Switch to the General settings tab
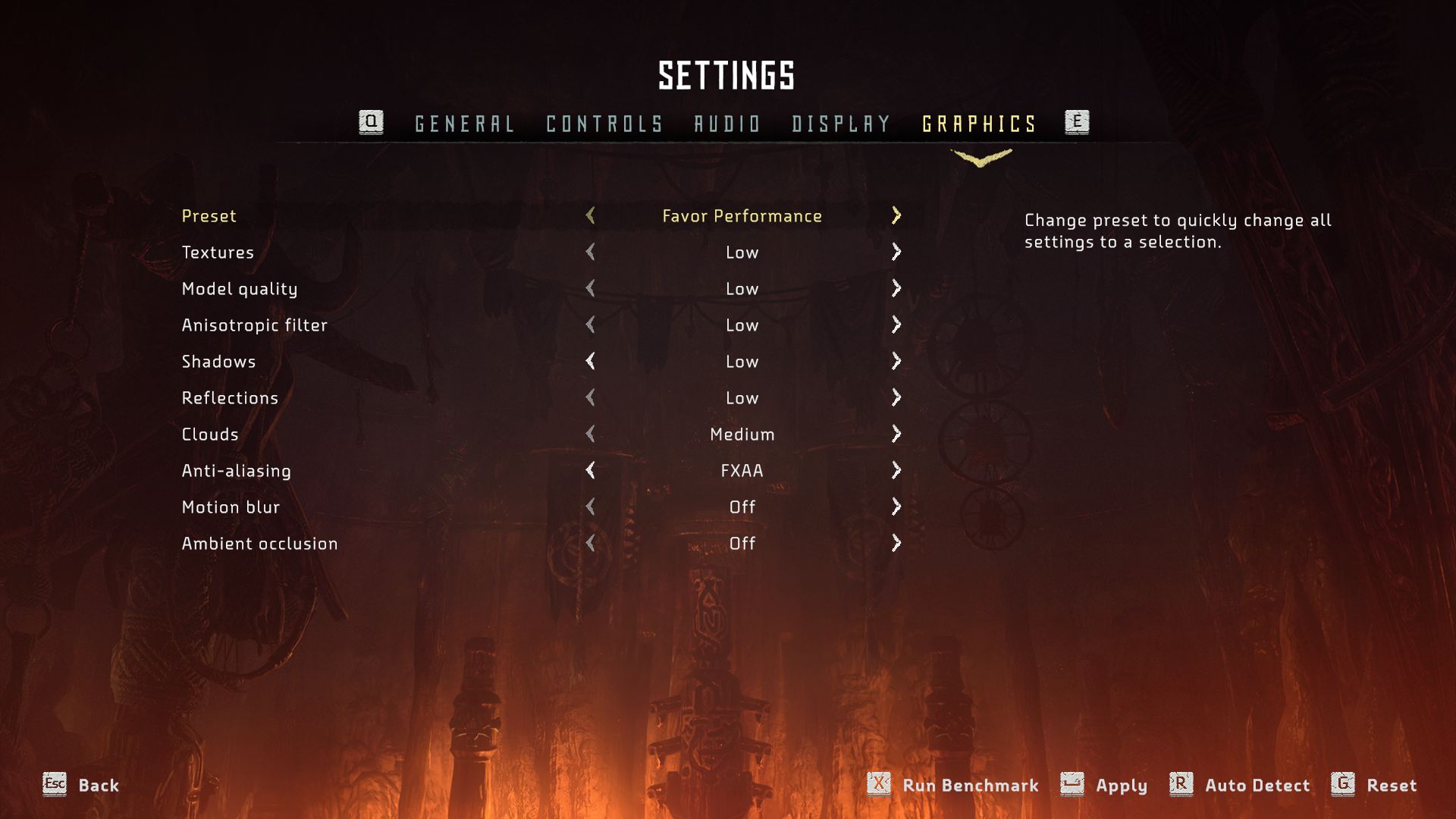Image resolution: width=1456 pixels, height=819 pixels. pos(464,124)
